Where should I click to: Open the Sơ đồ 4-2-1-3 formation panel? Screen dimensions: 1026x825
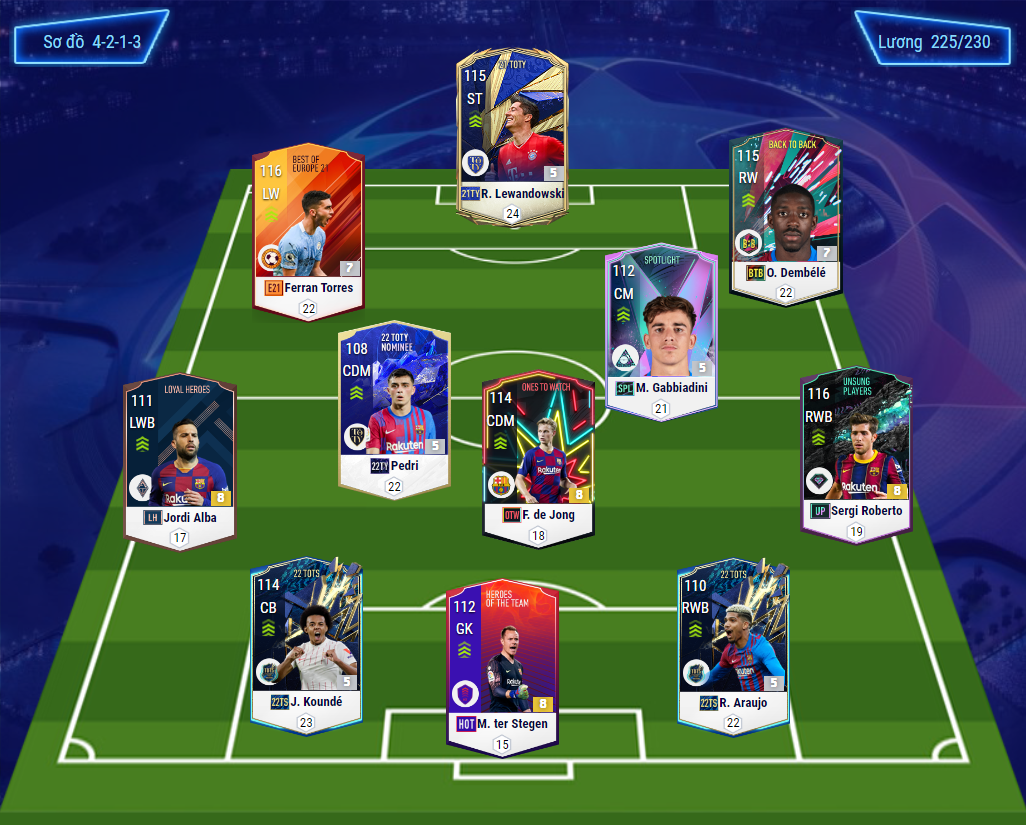coord(91,43)
